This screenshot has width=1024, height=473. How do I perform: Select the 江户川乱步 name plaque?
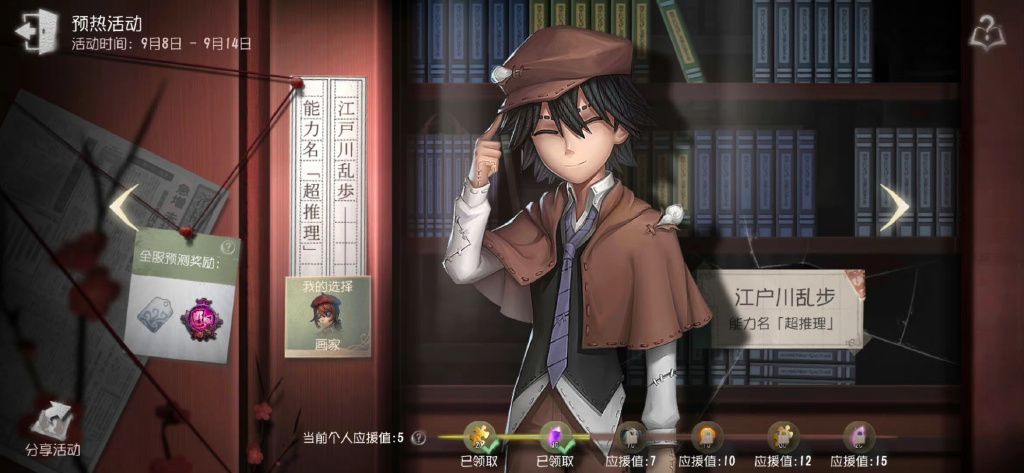pyautogui.click(x=783, y=308)
